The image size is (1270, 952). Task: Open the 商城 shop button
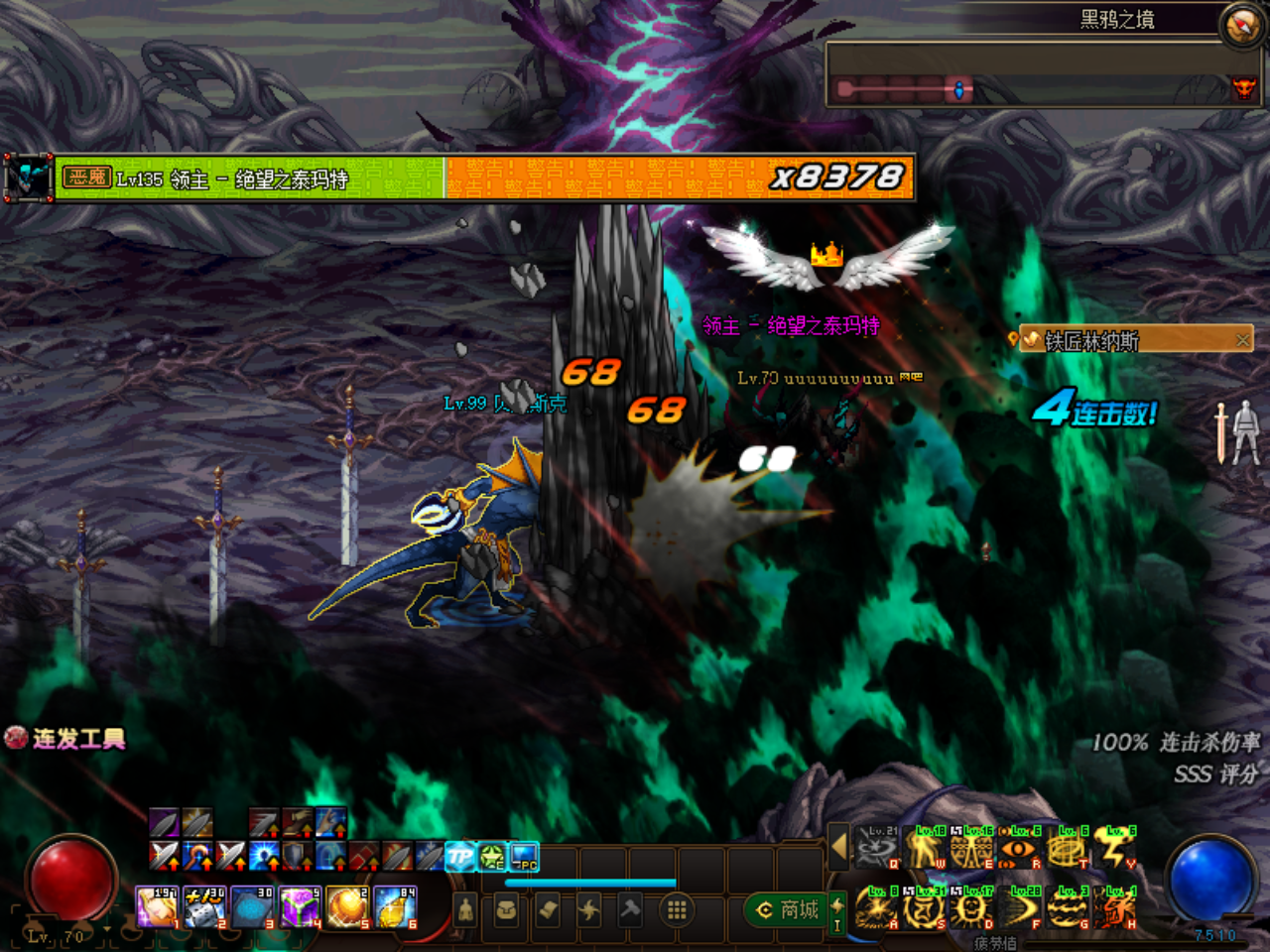789,909
